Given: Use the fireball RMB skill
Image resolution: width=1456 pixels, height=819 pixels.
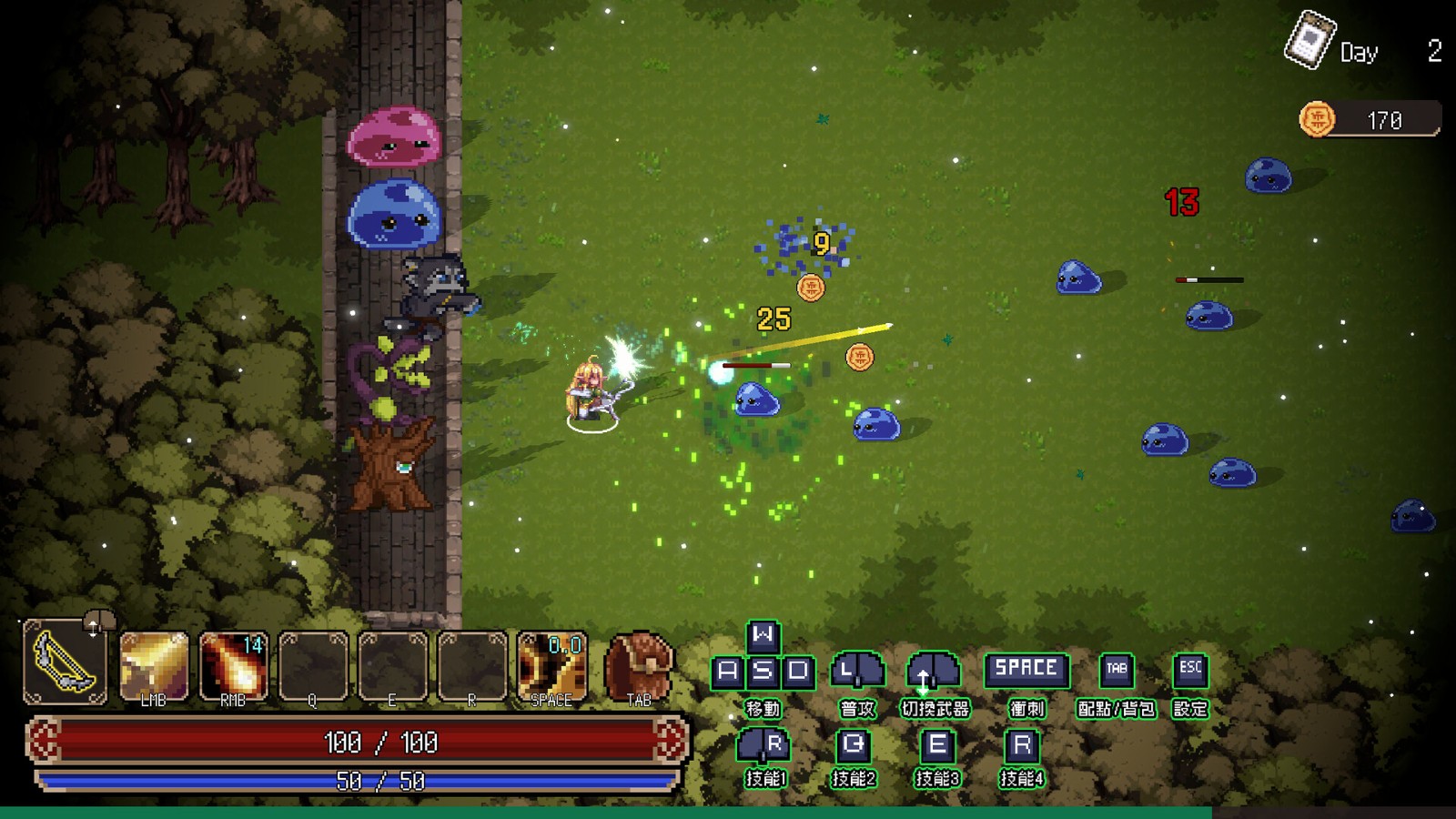Looking at the screenshot, I should (233, 666).
